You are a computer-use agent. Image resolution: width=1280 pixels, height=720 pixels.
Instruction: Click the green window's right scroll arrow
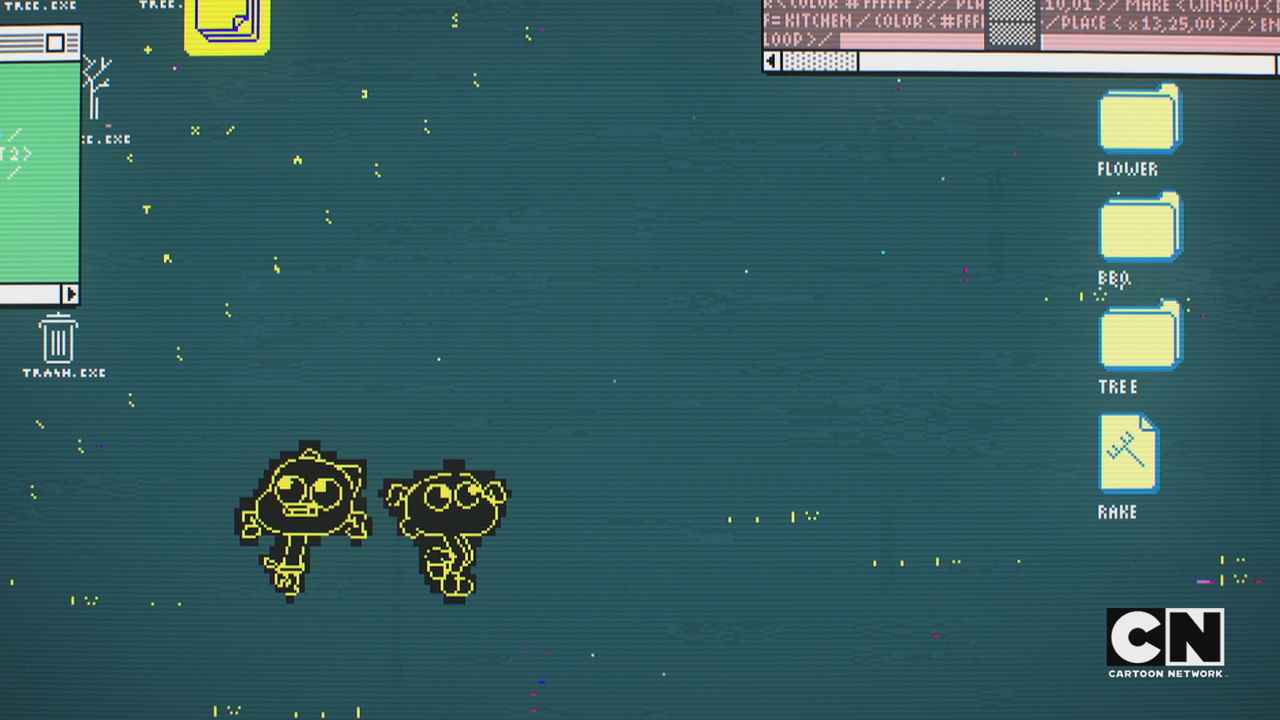point(70,294)
